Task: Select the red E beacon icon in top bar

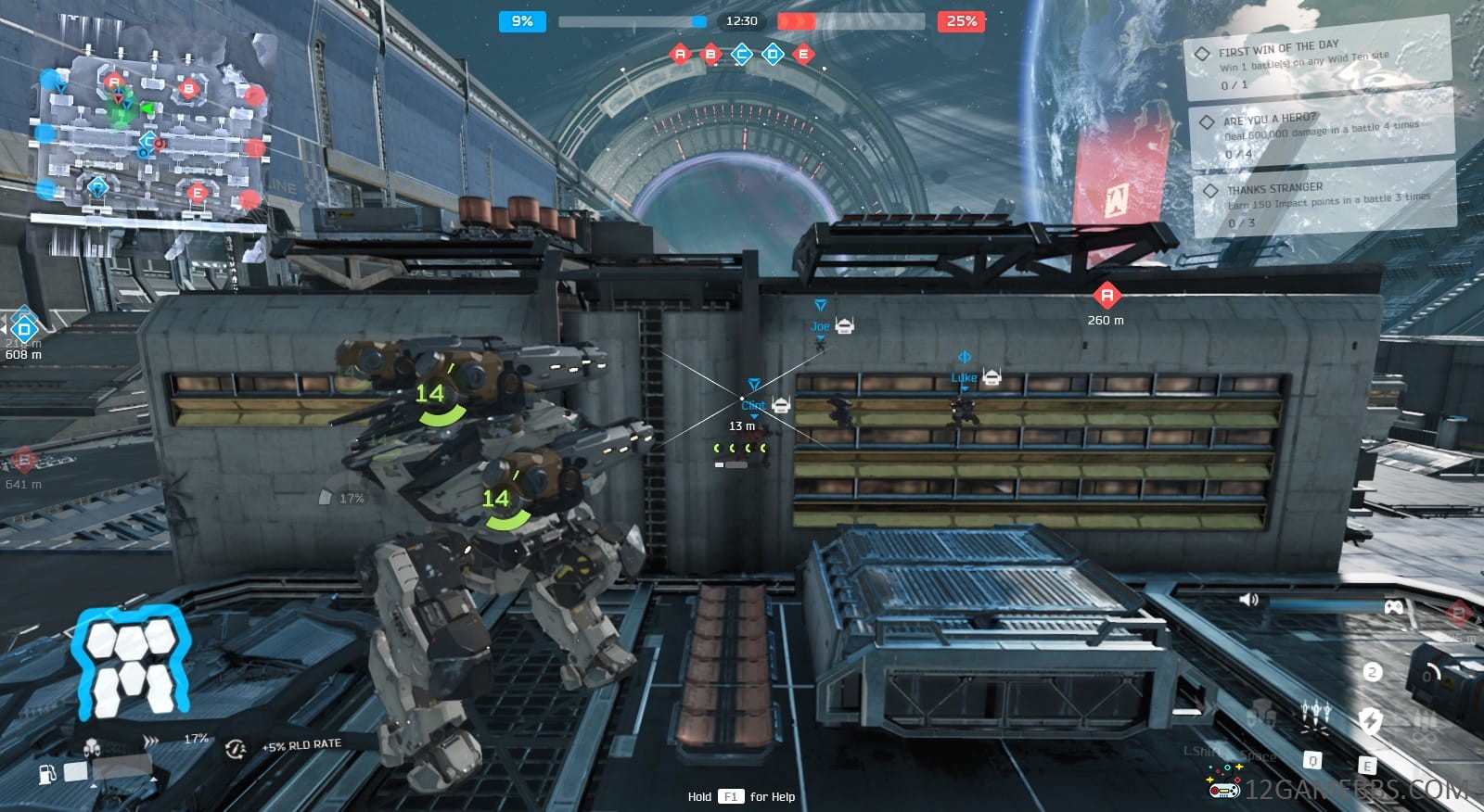Action: click(803, 55)
